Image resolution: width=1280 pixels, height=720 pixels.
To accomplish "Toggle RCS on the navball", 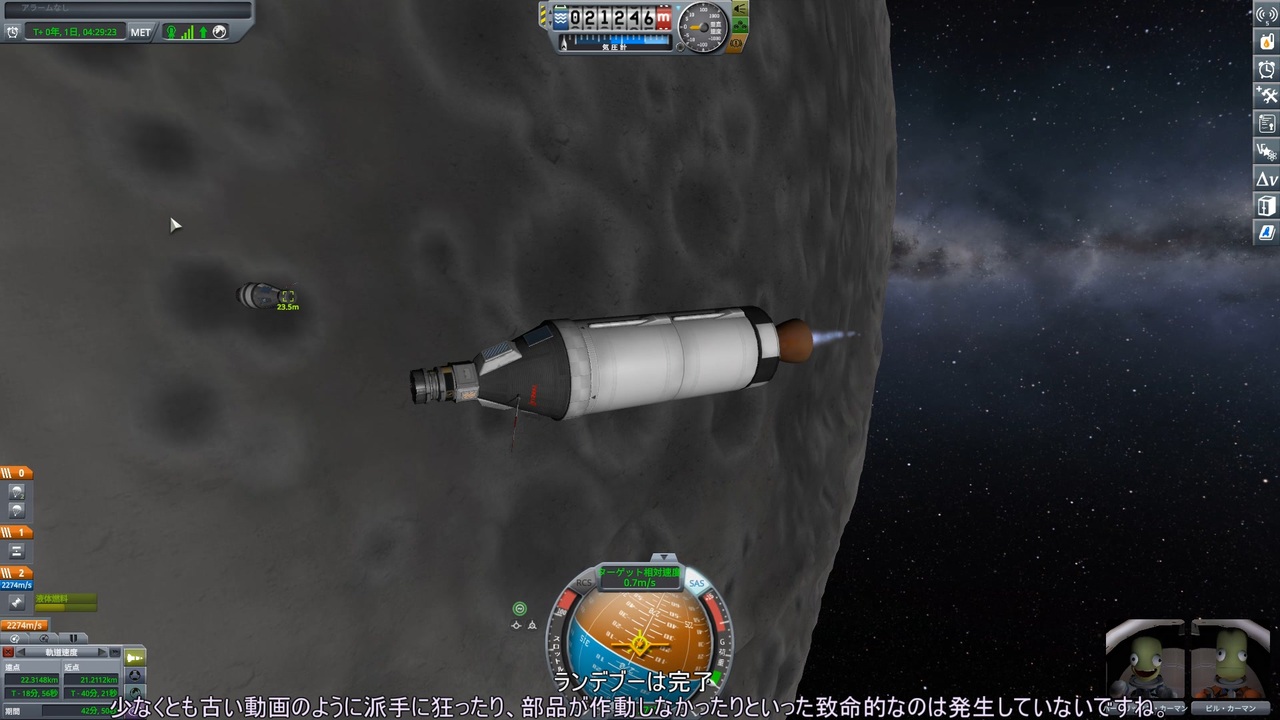I will coord(585,582).
